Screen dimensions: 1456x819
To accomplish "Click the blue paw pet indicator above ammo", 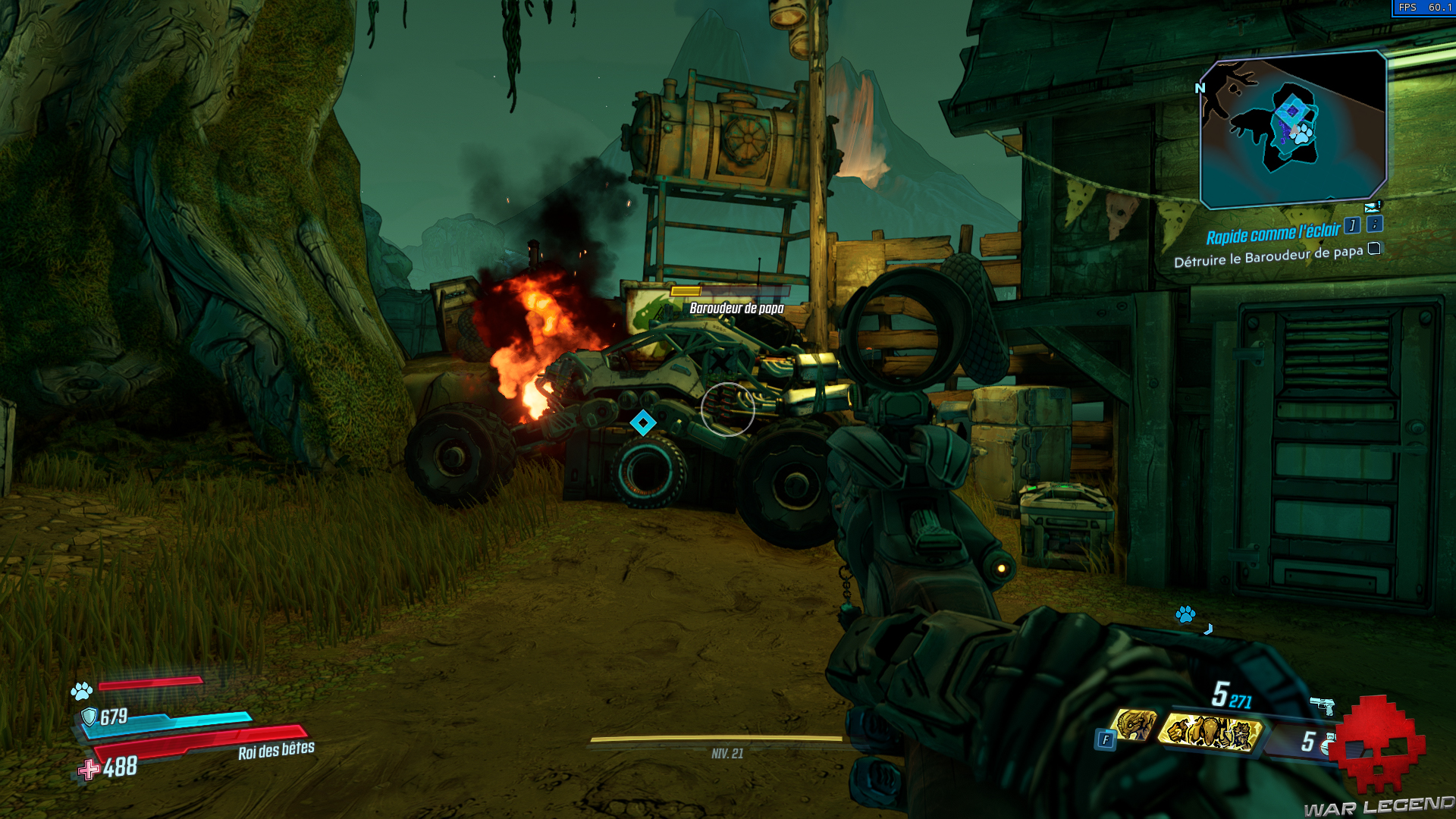I will [1185, 613].
